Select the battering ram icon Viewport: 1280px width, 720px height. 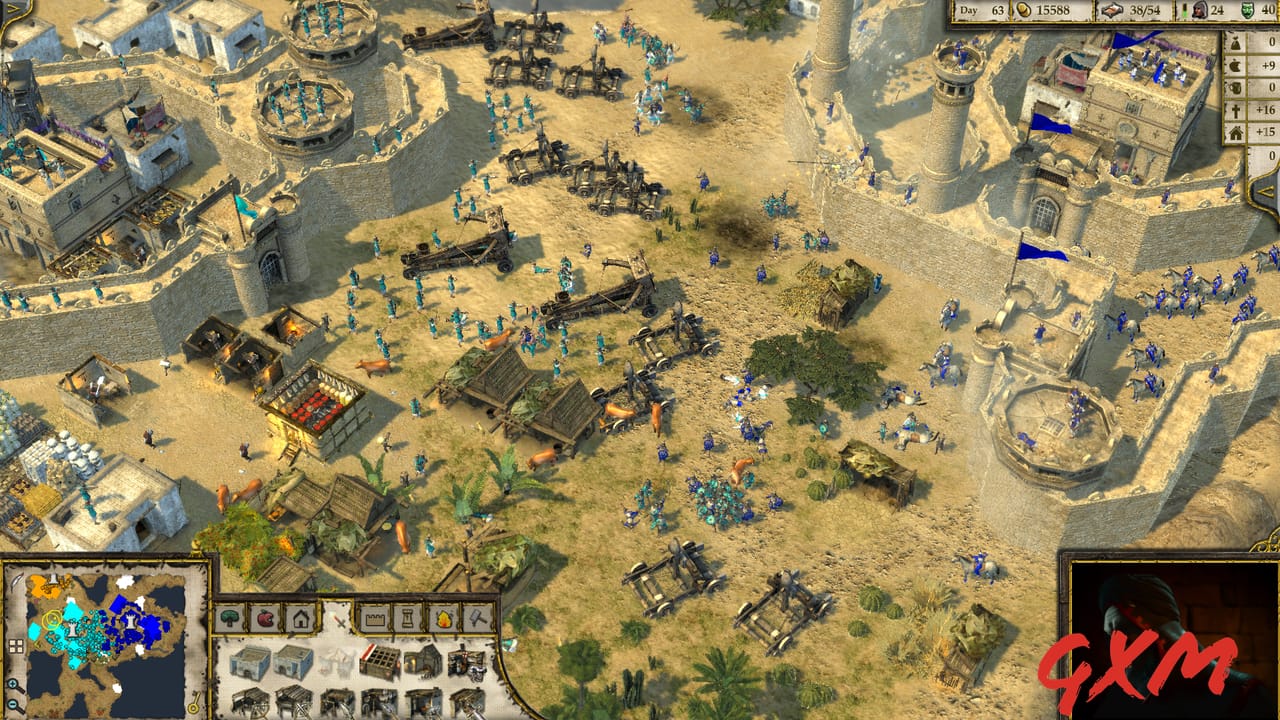(x=379, y=700)
